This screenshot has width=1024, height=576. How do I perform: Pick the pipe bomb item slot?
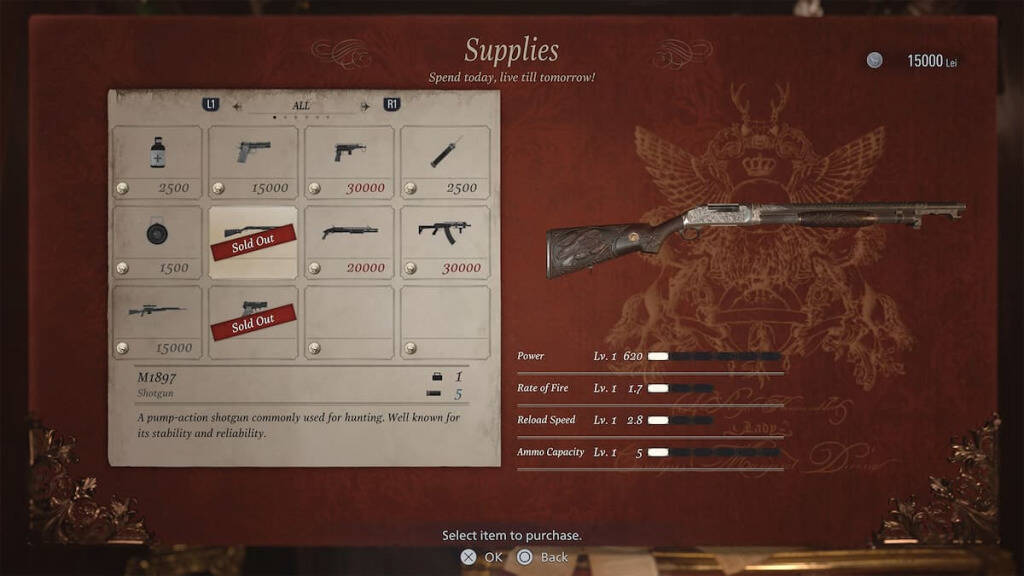pos(445,161)
